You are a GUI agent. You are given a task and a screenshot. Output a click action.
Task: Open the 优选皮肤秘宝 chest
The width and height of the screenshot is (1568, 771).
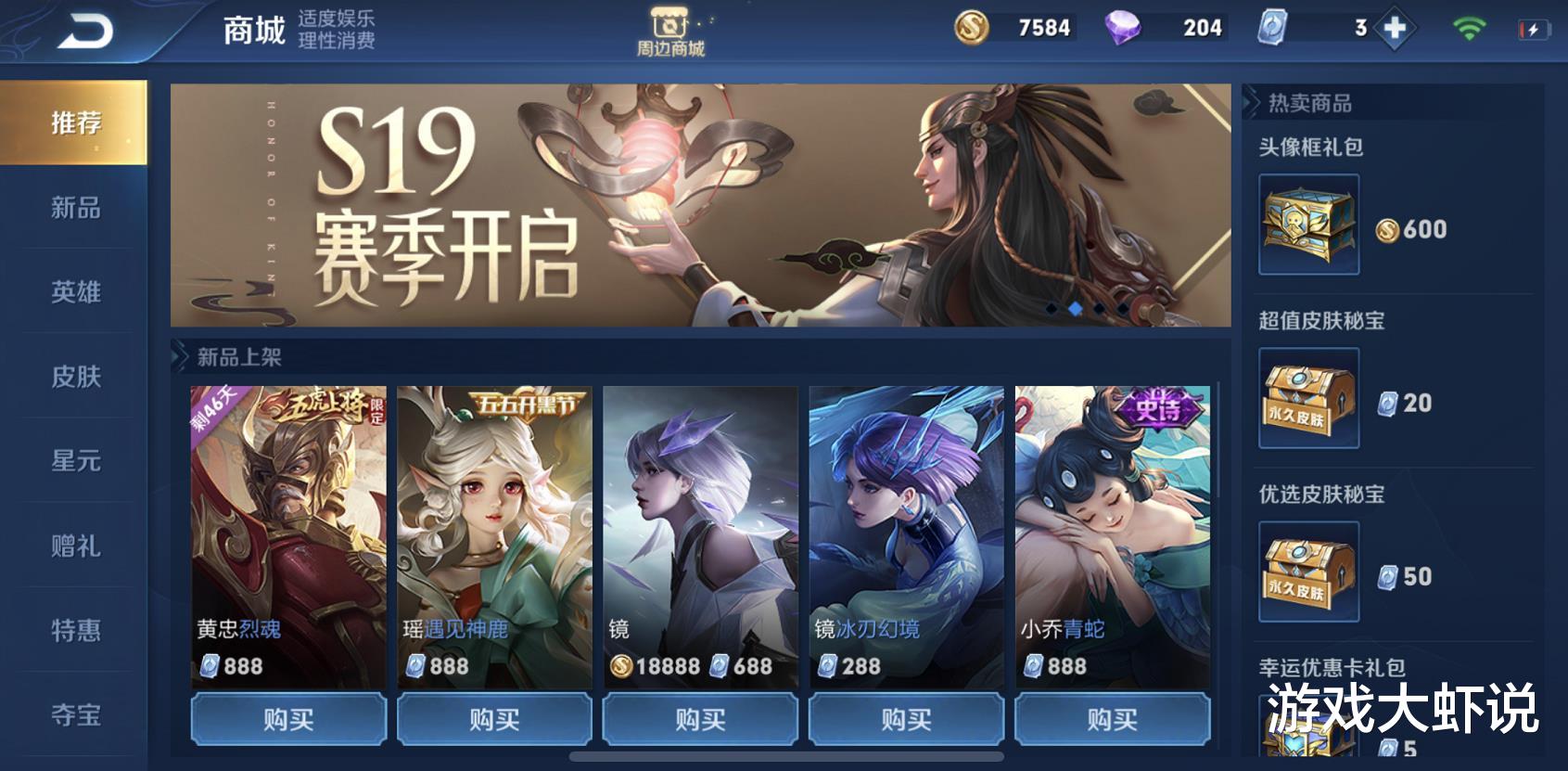(1308, 572)
